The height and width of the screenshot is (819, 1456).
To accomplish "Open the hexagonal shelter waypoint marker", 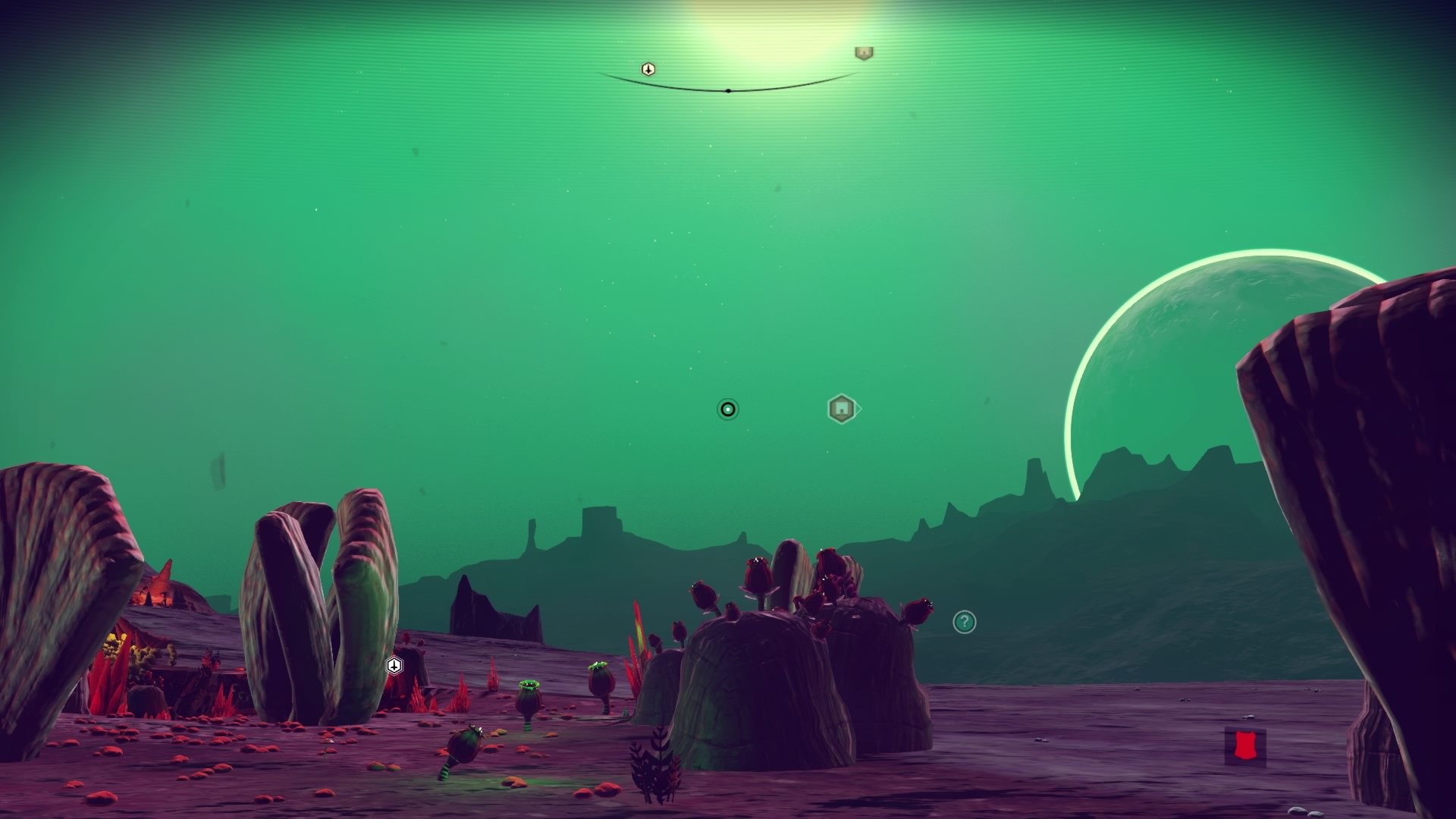I will (x=842, y=408).
